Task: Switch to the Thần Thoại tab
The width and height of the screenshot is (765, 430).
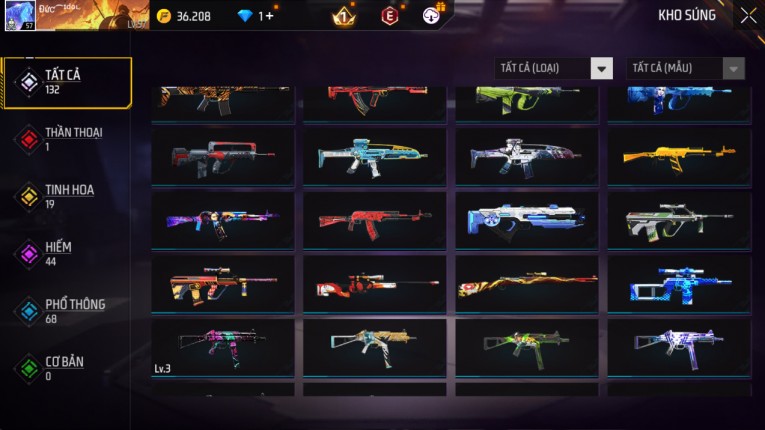Action: [66, 138]
